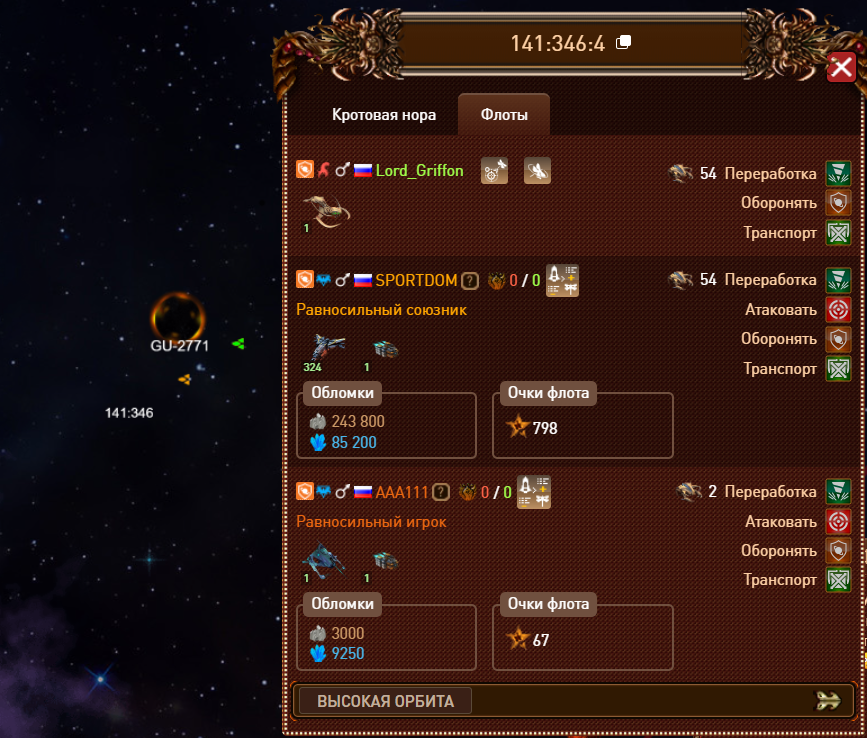The height and width of the screenshot is (738, 867).
Task: Open Lord_Griffon's player profile
Action: point(420,171)
